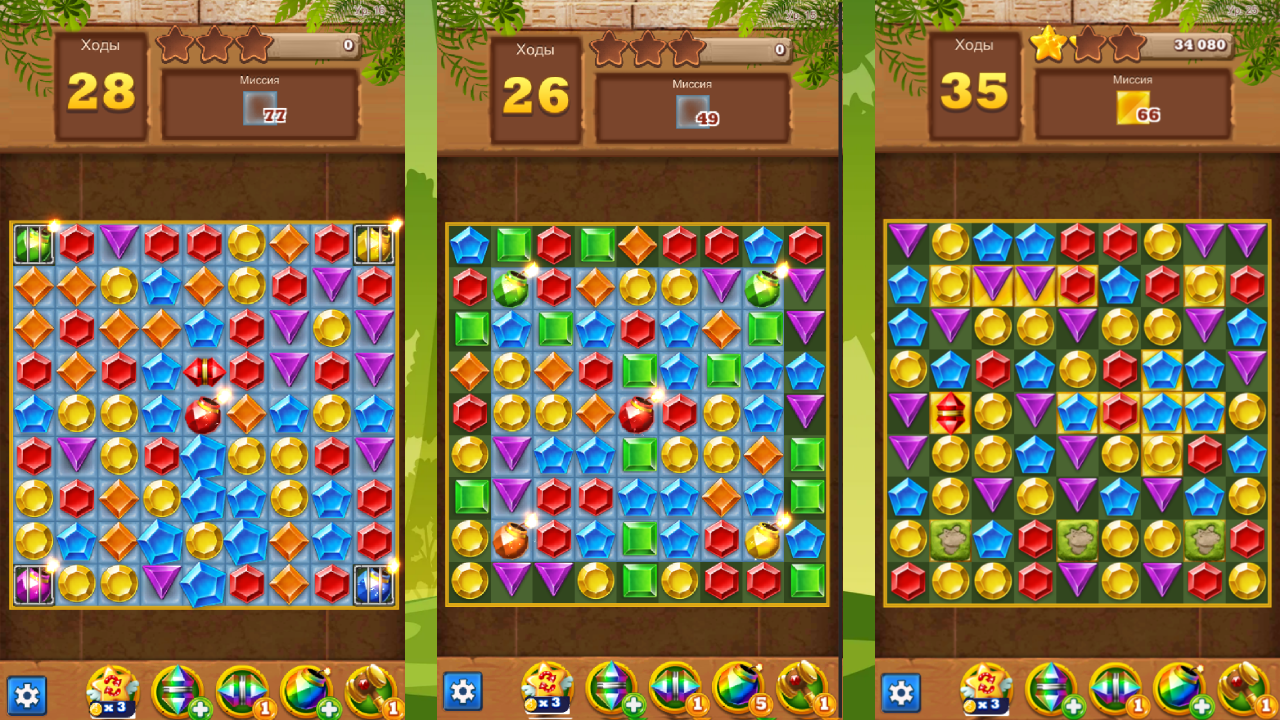Tap the earned gold star above the right board
This screenshot has width=1280, height=720.
(x=1049, y=42)
